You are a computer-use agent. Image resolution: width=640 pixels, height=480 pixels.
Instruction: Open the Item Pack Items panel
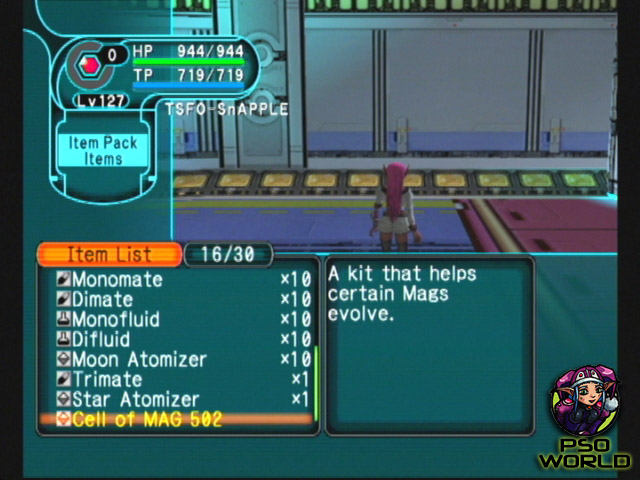[103, 151]
